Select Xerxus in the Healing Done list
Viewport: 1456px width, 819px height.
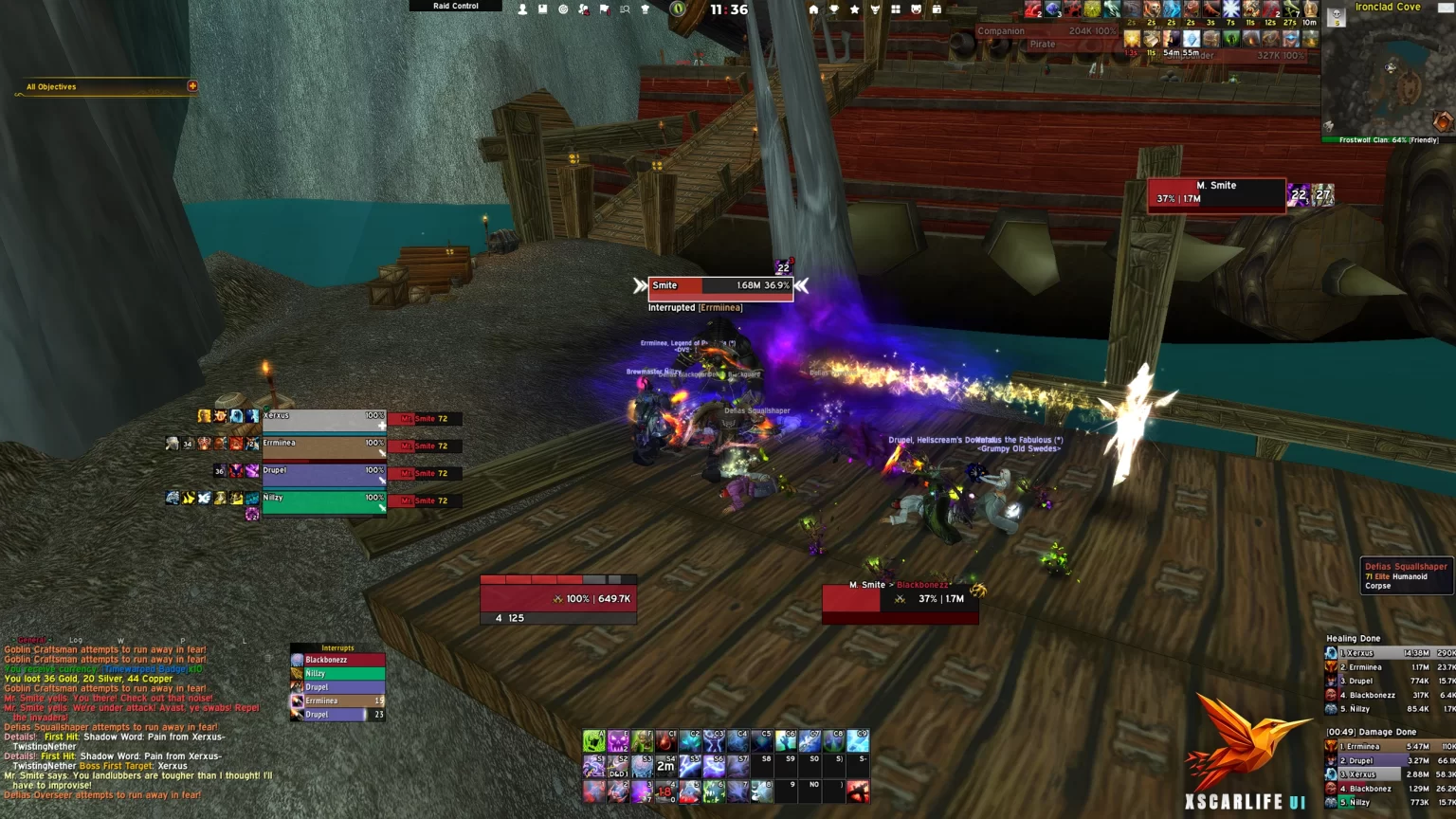(x=1386, y=653)
